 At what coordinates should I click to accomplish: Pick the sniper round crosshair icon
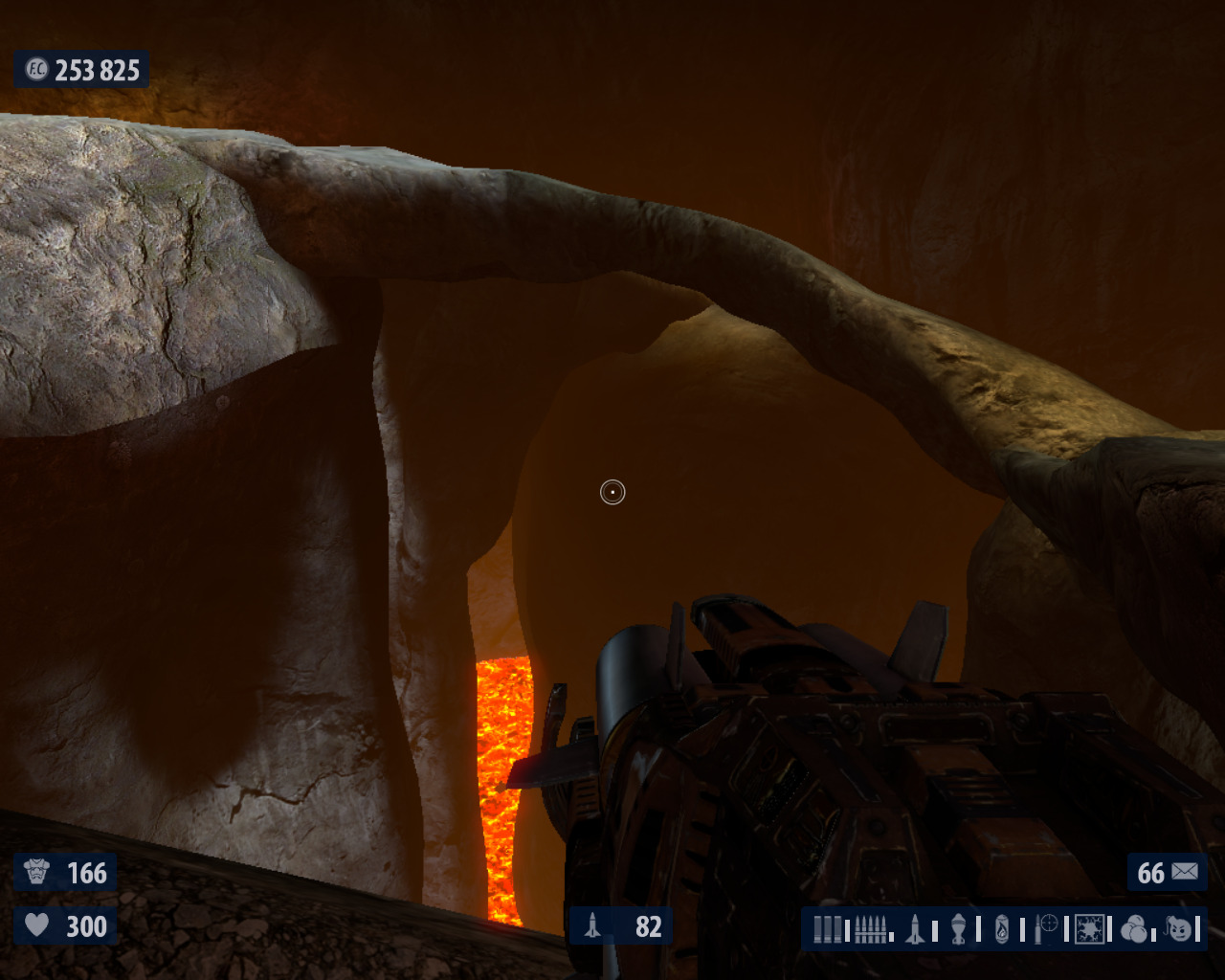(x=1046, y=927)
